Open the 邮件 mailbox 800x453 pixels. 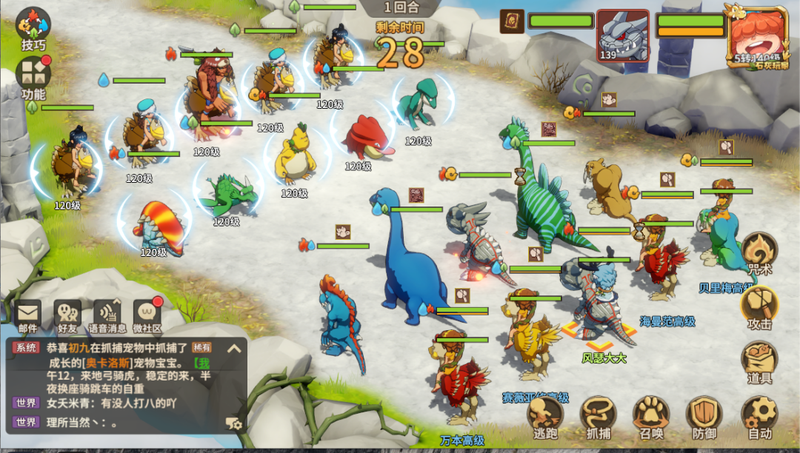click(27, 314)
